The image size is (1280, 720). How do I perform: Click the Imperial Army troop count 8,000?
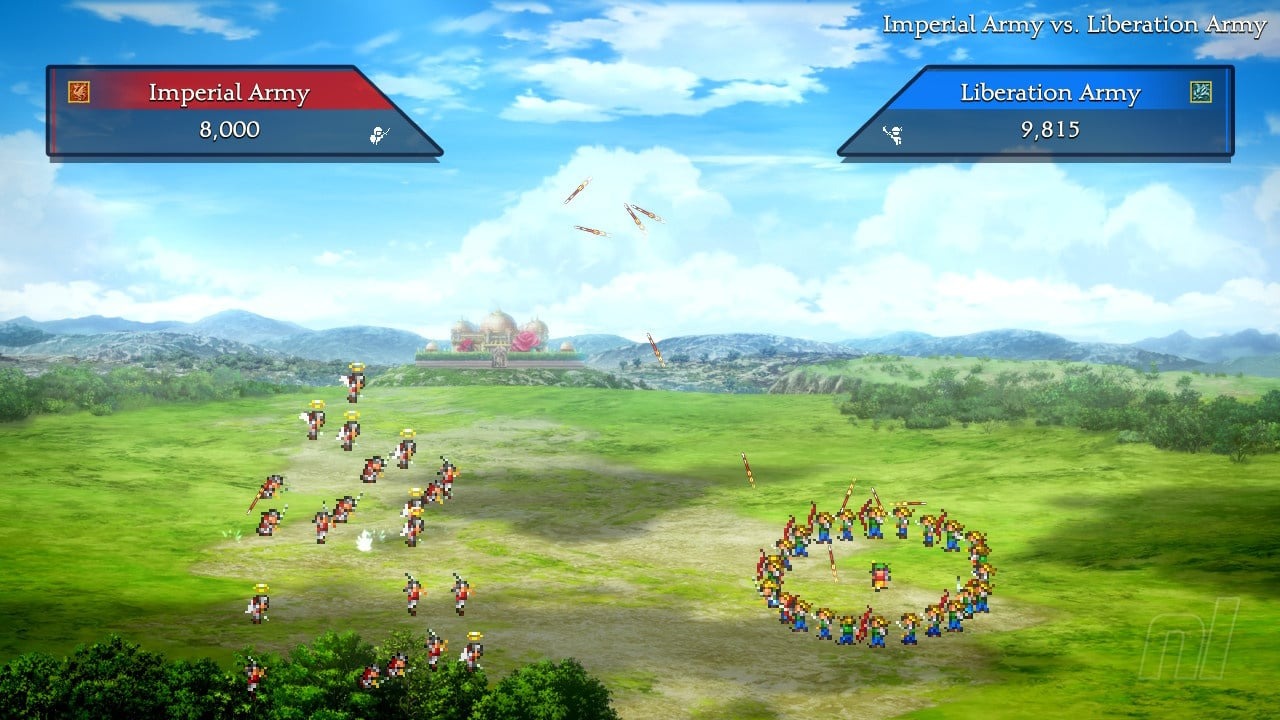(231, 130)
